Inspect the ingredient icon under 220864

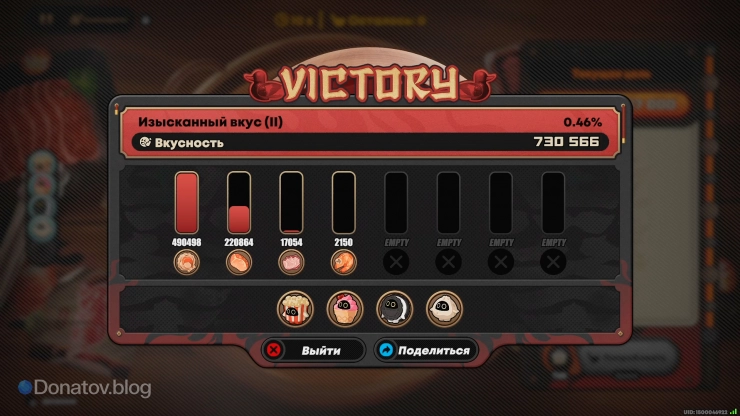(x=239, y=263)
